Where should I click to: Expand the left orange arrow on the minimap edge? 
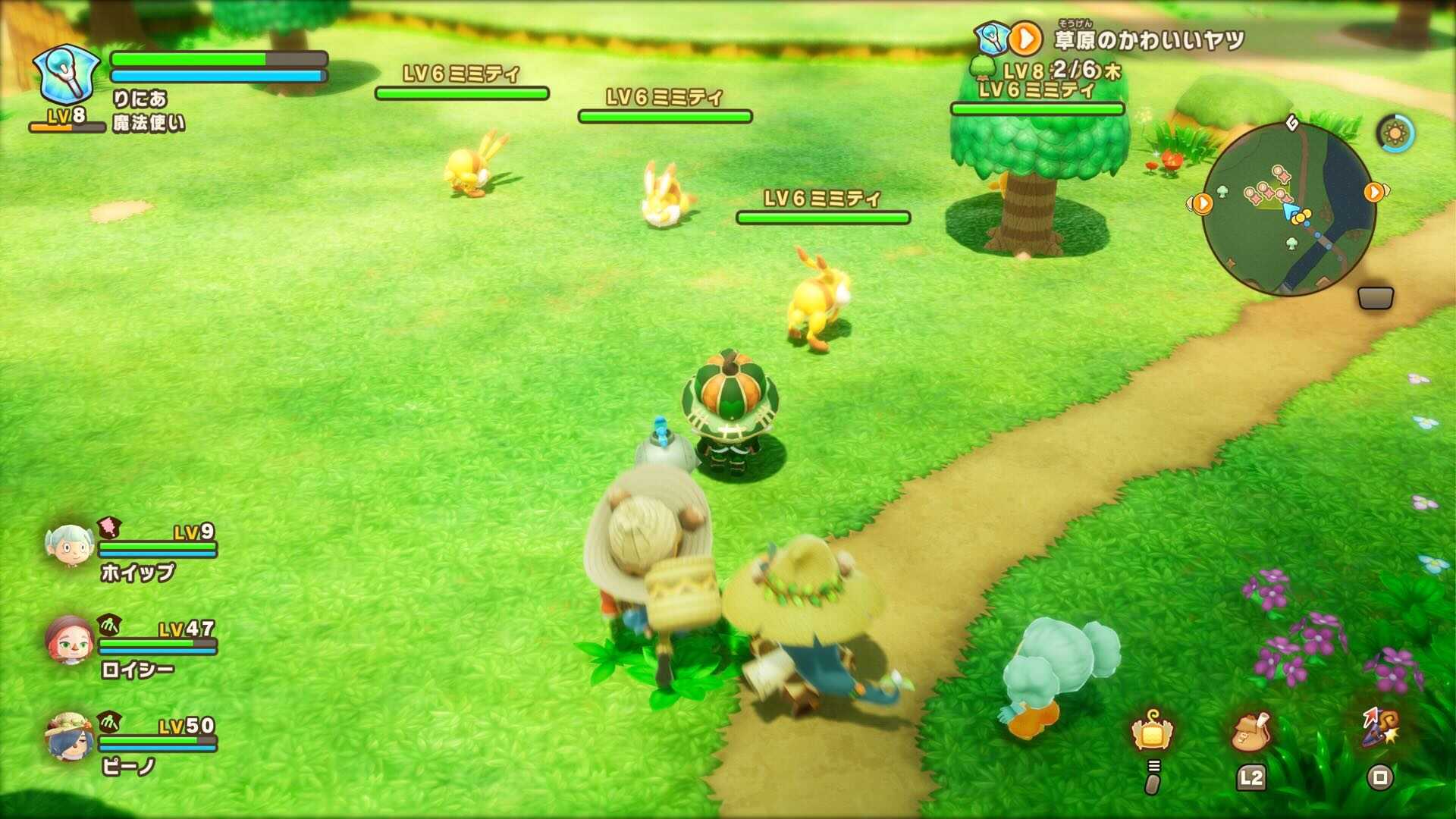point(1202,203)
